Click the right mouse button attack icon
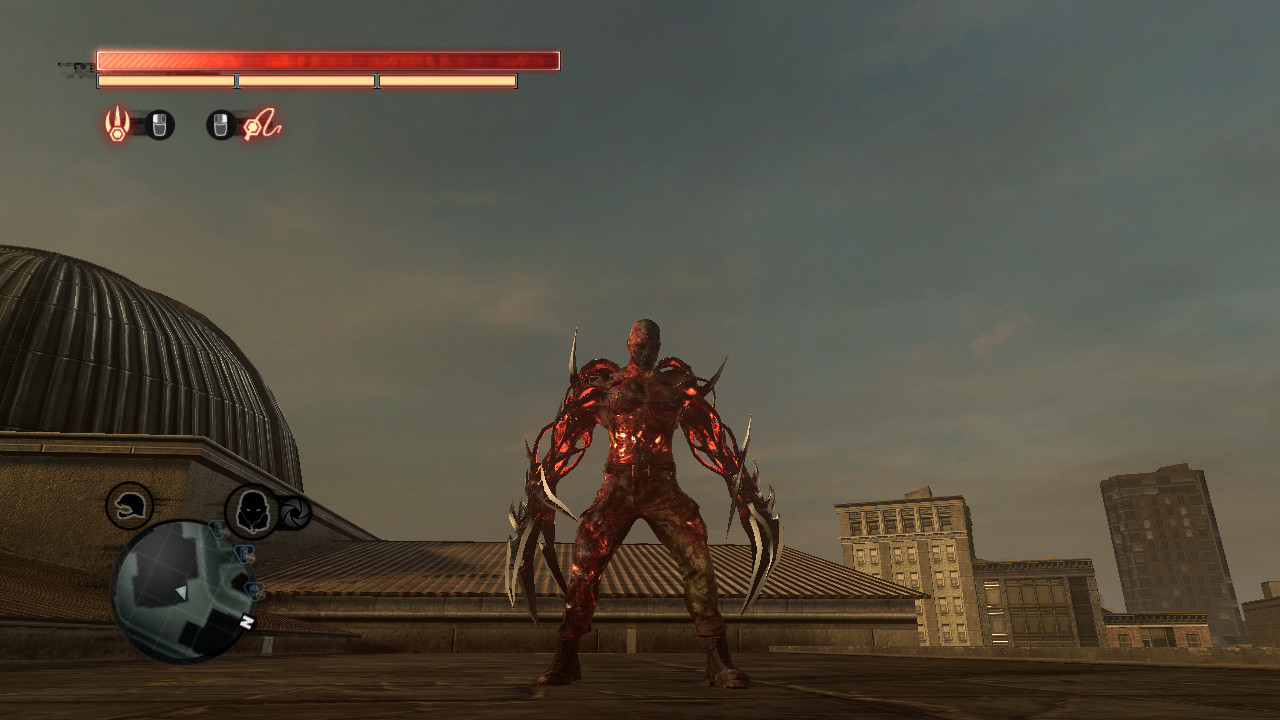The height and width of the screenshot is (720, 1280). (x=221, y=123)
